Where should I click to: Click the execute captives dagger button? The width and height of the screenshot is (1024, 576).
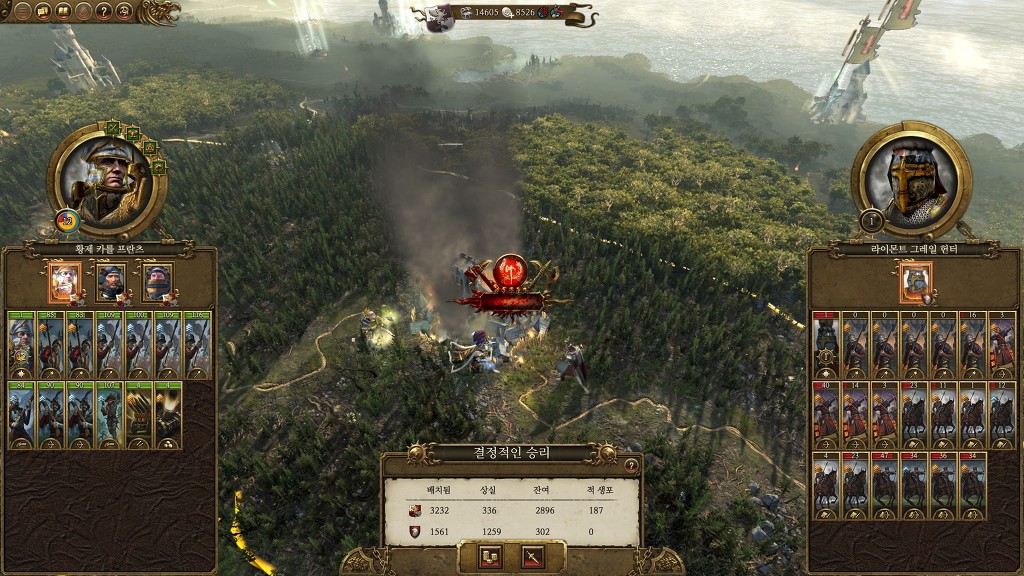pyautogui.click(x=532, y=557)
